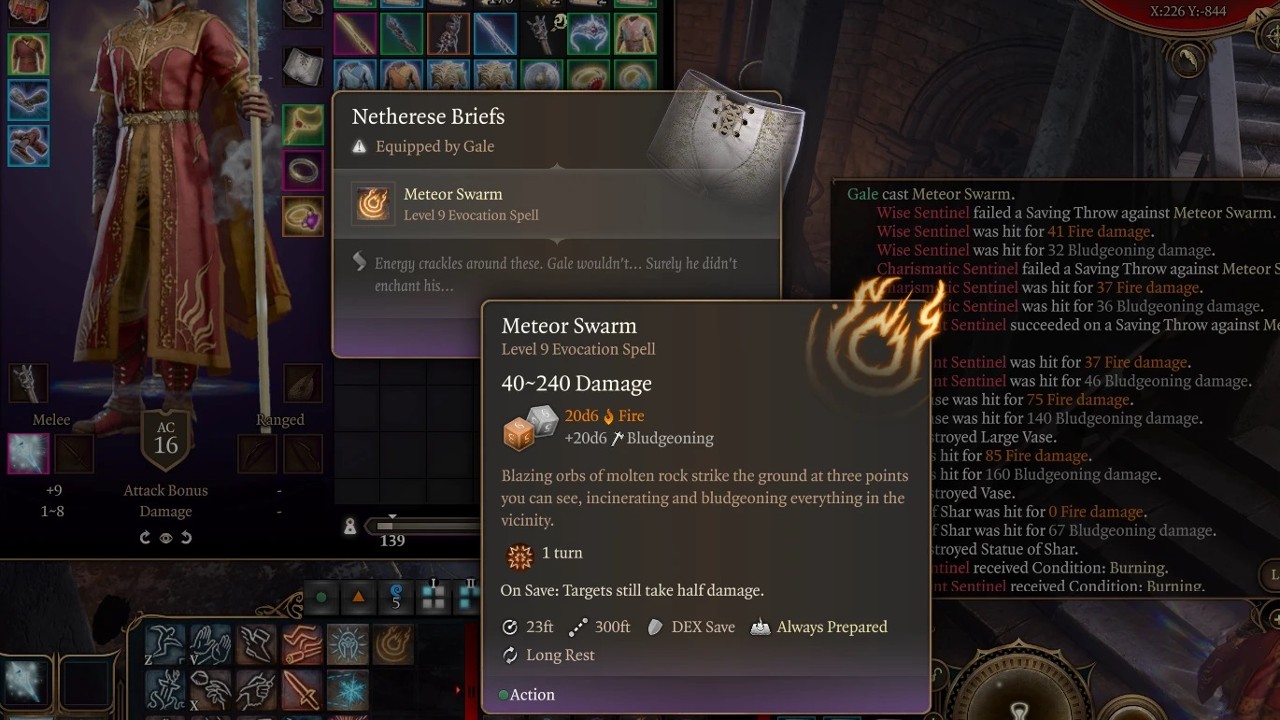Click the melee main-hand weapon slot
Viewport: 1280px width, 720px height.
coord(28,454)
